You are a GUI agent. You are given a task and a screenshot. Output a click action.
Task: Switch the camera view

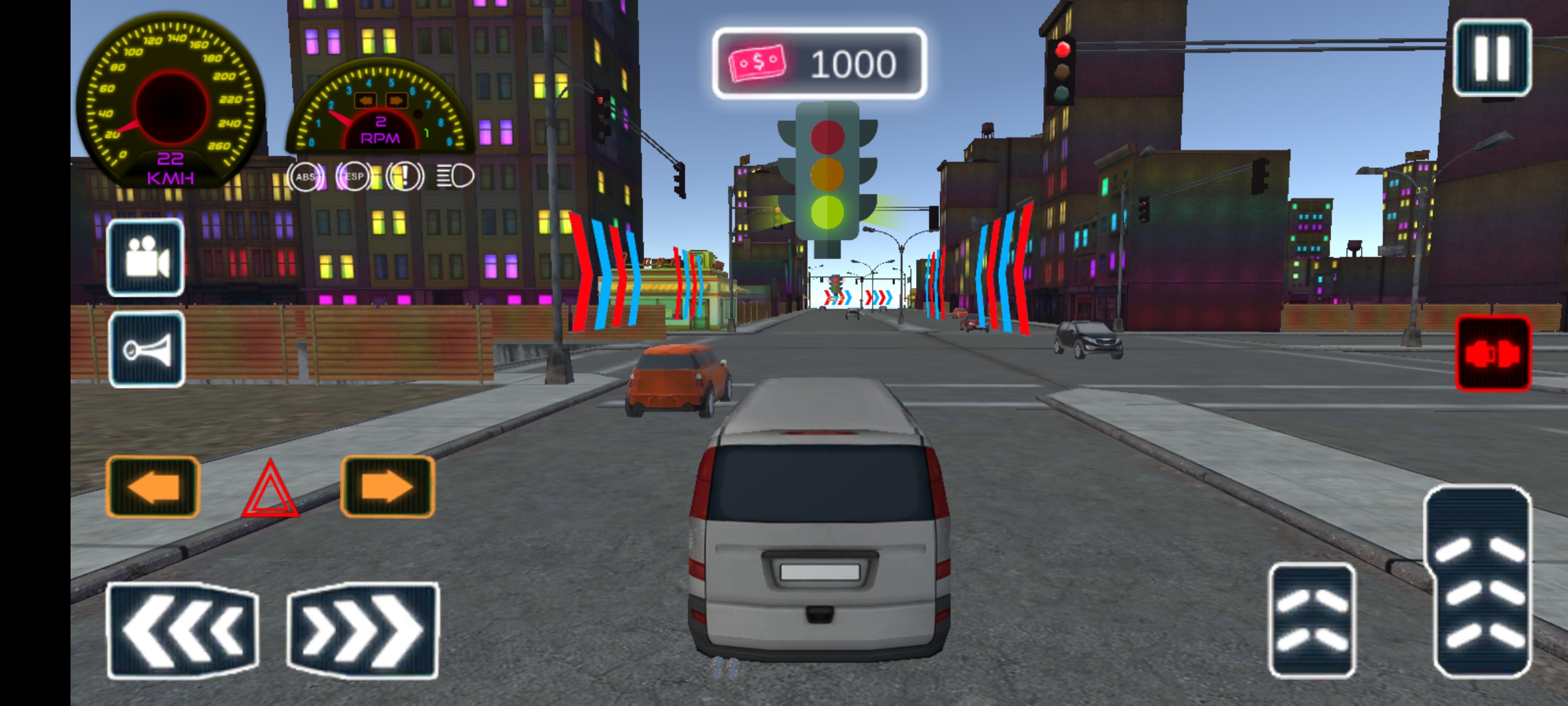145,258
